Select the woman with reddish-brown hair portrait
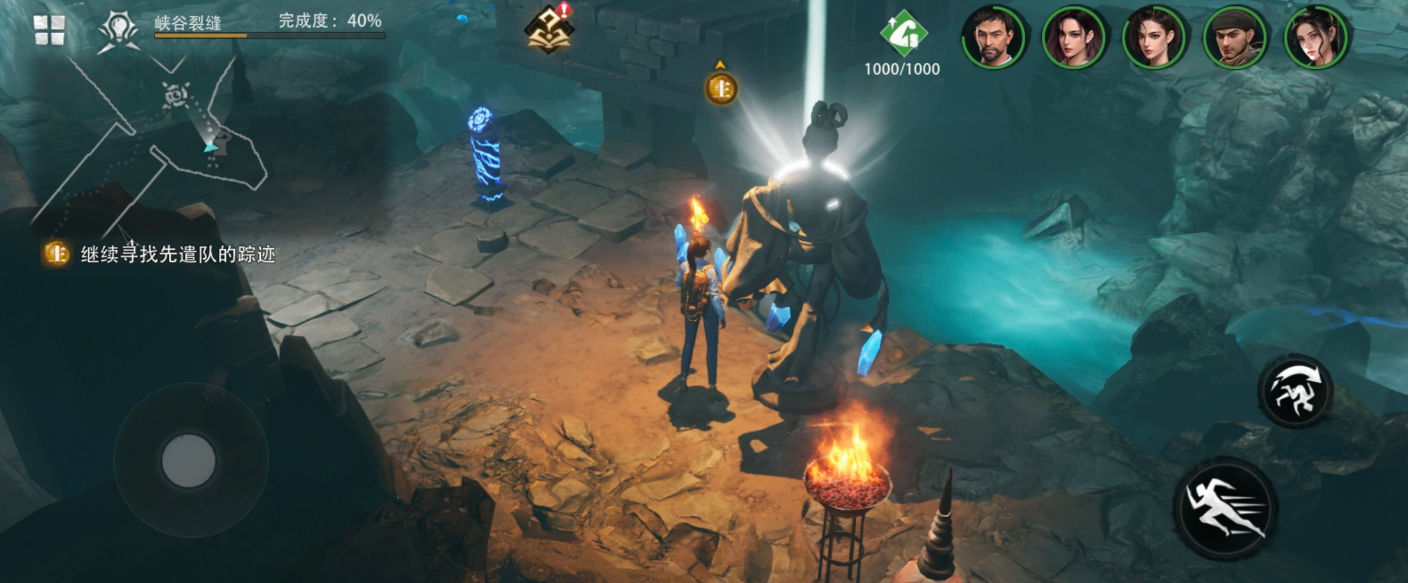The height and width of the screenshot is (583, 1408). click(1074, 37)
